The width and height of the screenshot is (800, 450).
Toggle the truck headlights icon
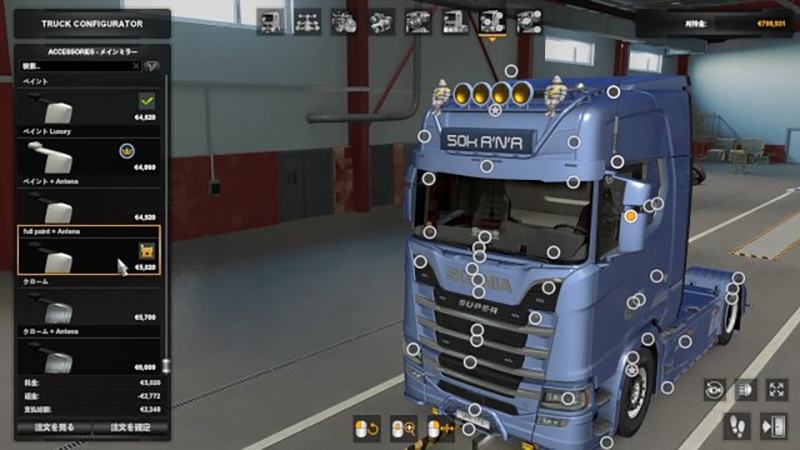click(x=745, y=389)
